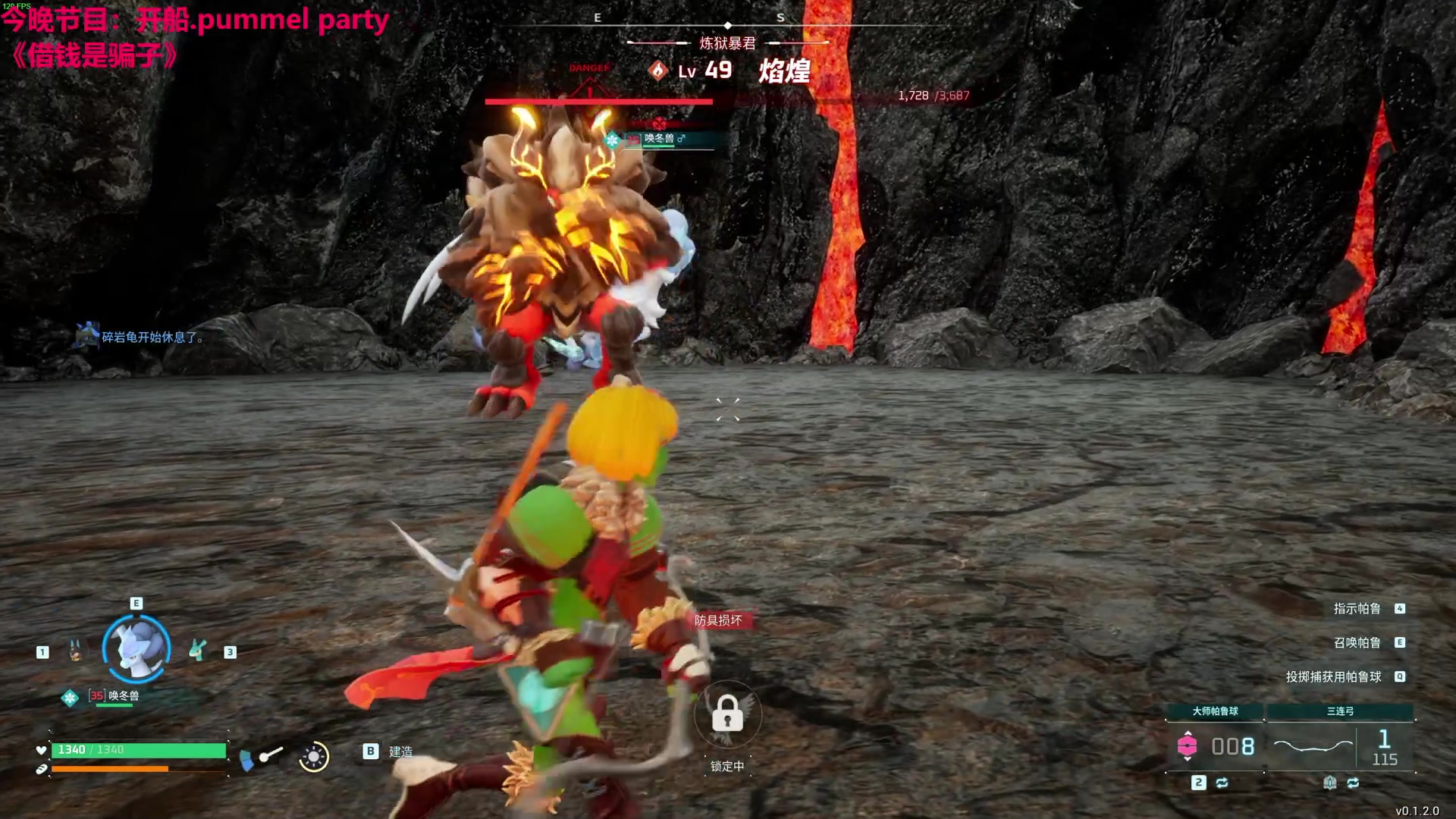Click the weapon slot's swap arrows icon
Image resolution: width=1456 pixels, height=819 pixels.
[x=1353, y=783]
